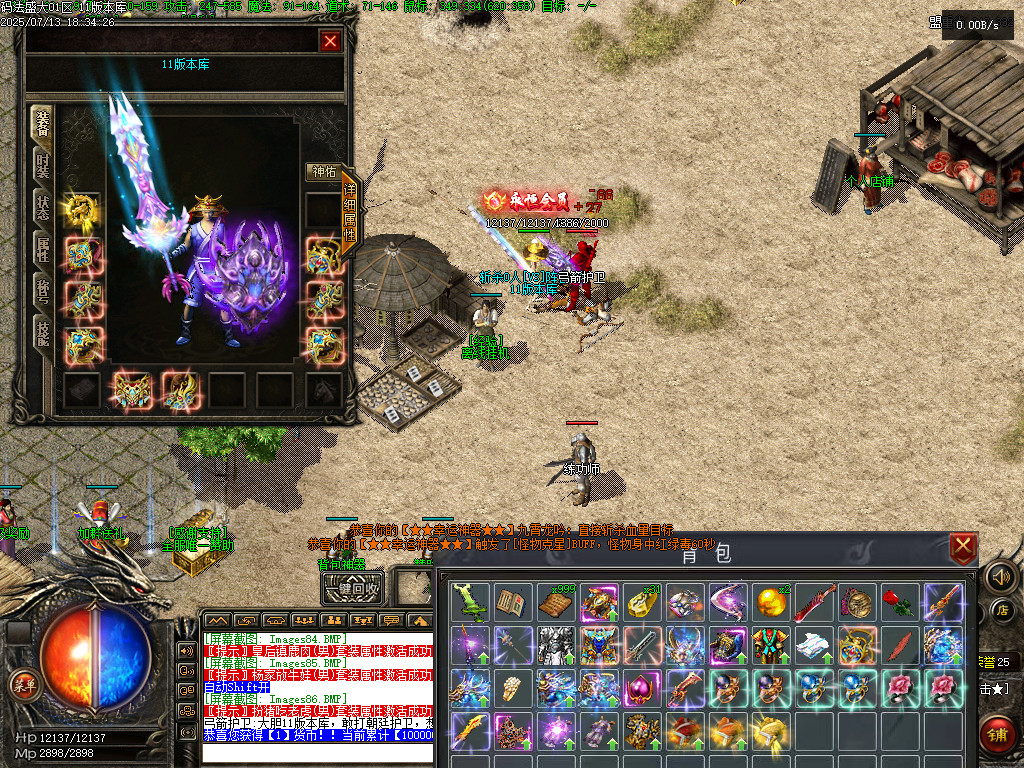
Task: Open the 技能 skills tab
Action: coord(43,333)
